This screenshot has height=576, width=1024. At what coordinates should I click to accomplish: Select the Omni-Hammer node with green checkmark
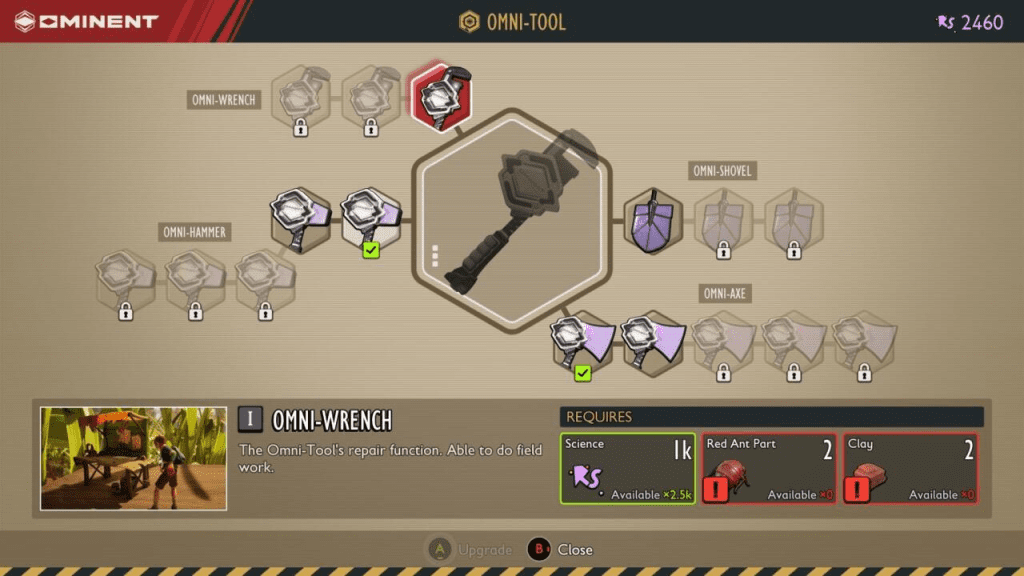tap(371, 218)
